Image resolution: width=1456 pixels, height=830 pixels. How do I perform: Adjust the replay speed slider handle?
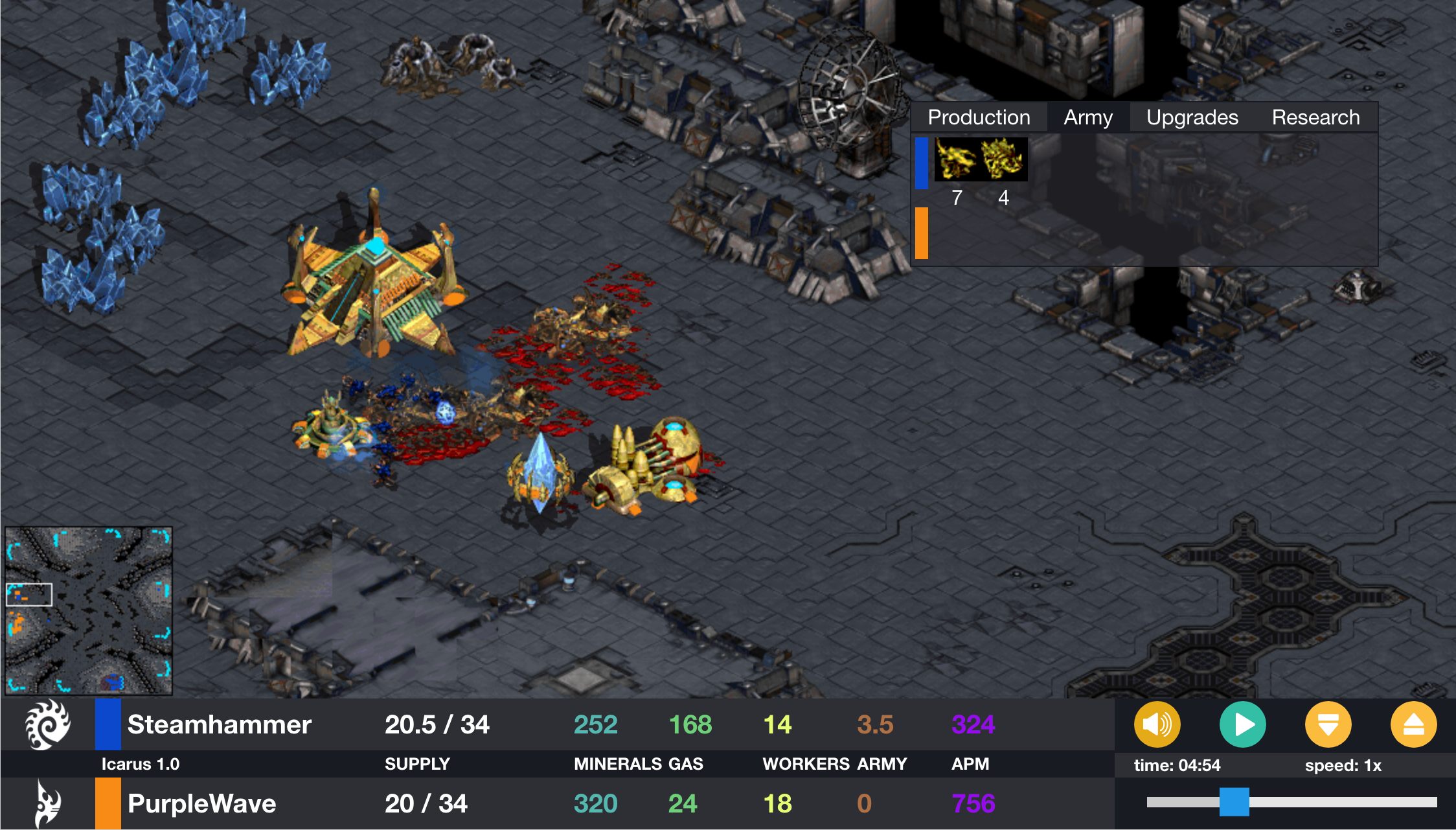[1234, 802]
